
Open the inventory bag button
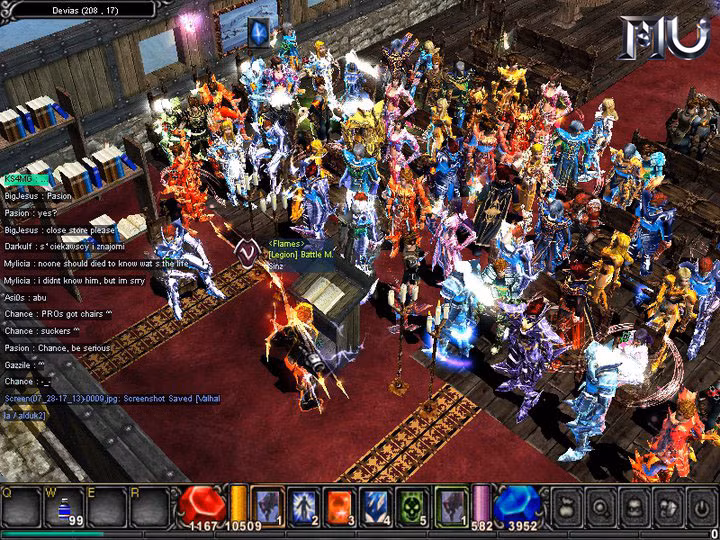click(x=565, y=507)
